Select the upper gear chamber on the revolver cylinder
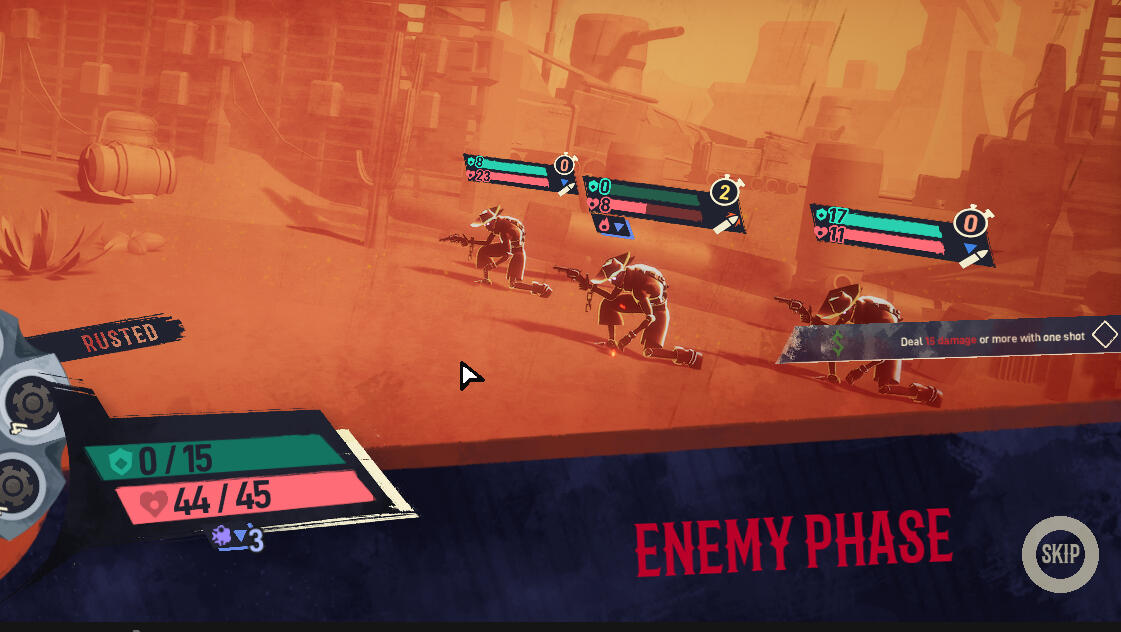1121x632 pixels. click(32, 403)
